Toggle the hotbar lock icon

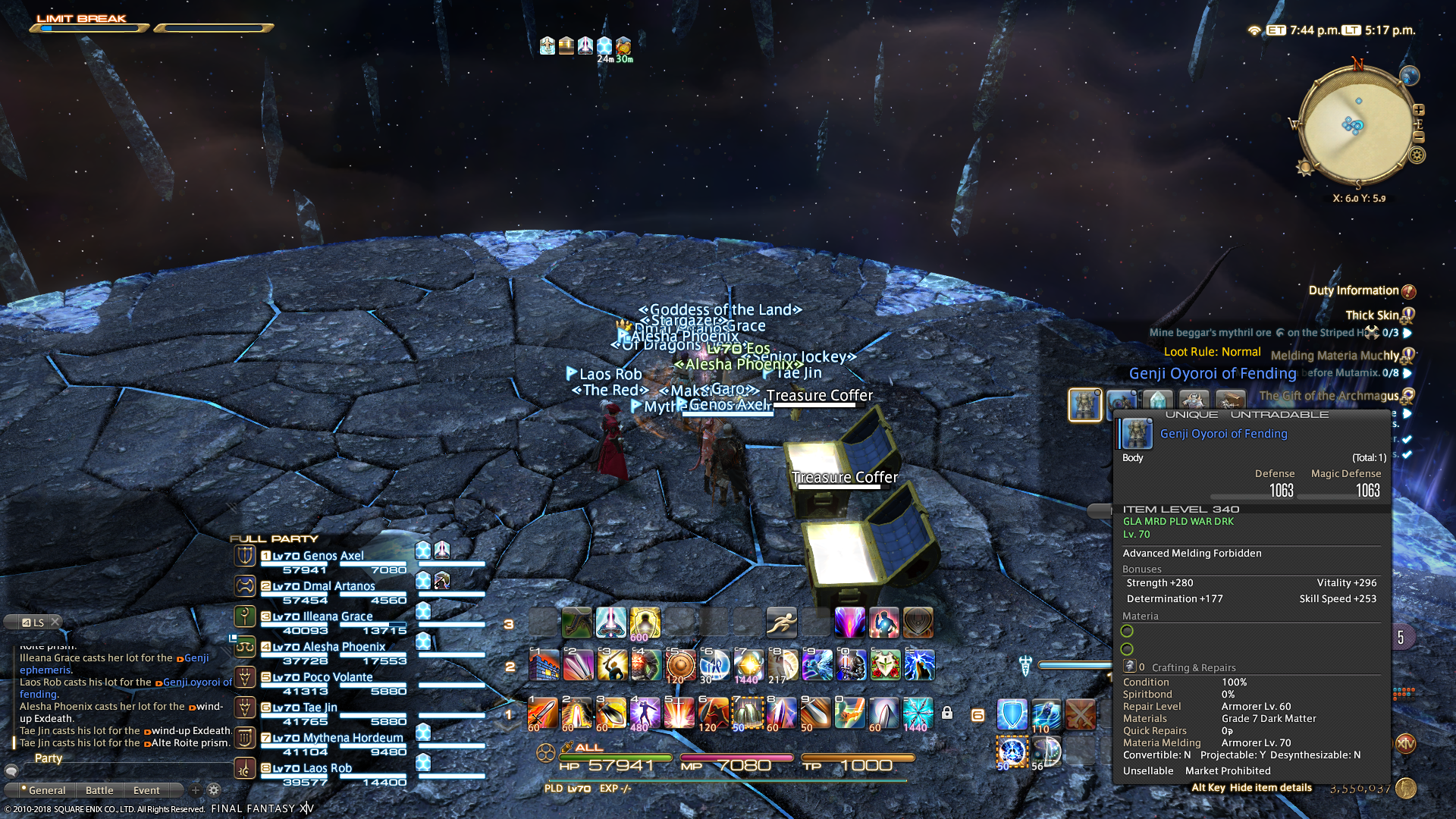coord(947,713)
